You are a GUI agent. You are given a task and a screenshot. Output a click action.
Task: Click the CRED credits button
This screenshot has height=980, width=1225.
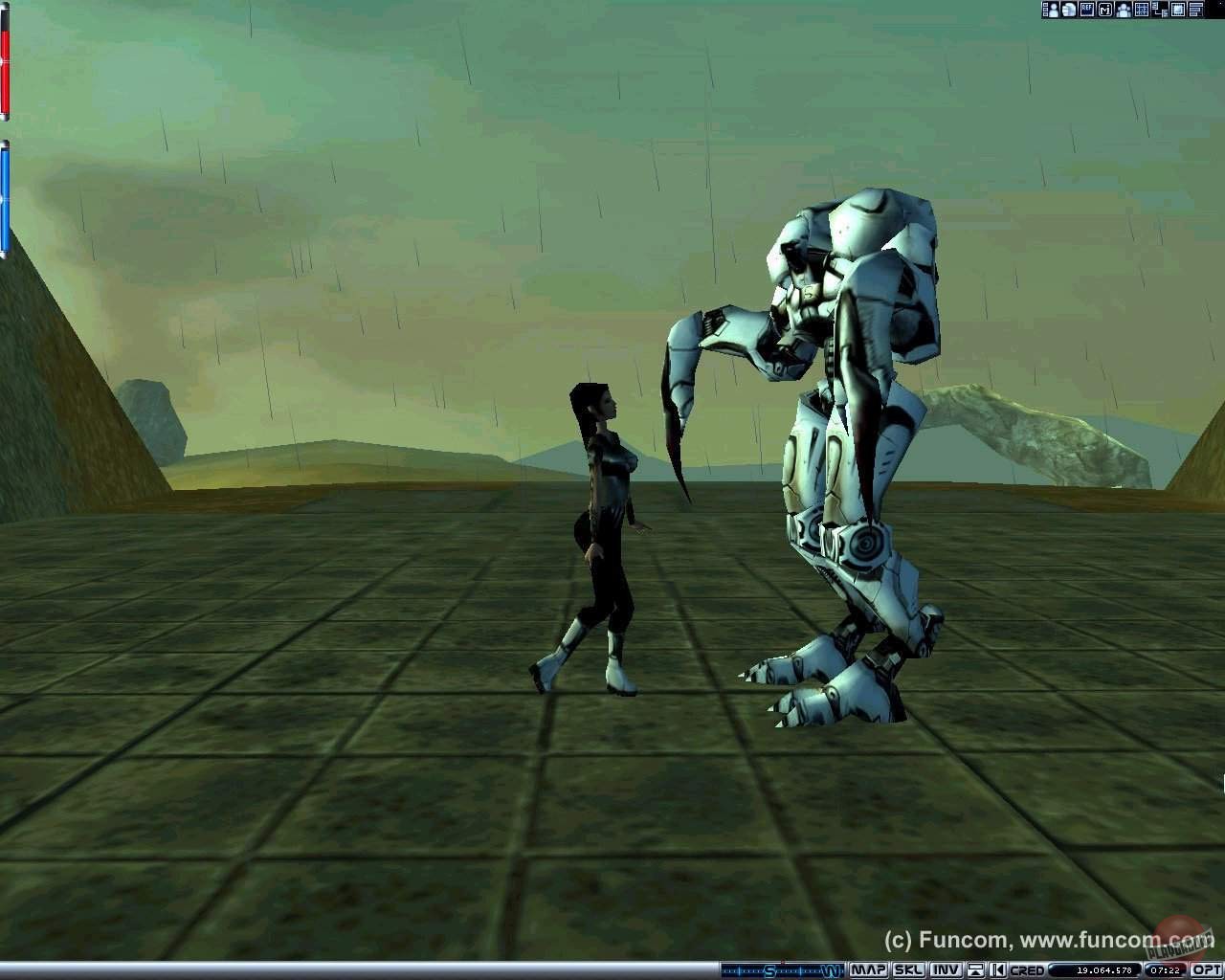[1030, 970]
